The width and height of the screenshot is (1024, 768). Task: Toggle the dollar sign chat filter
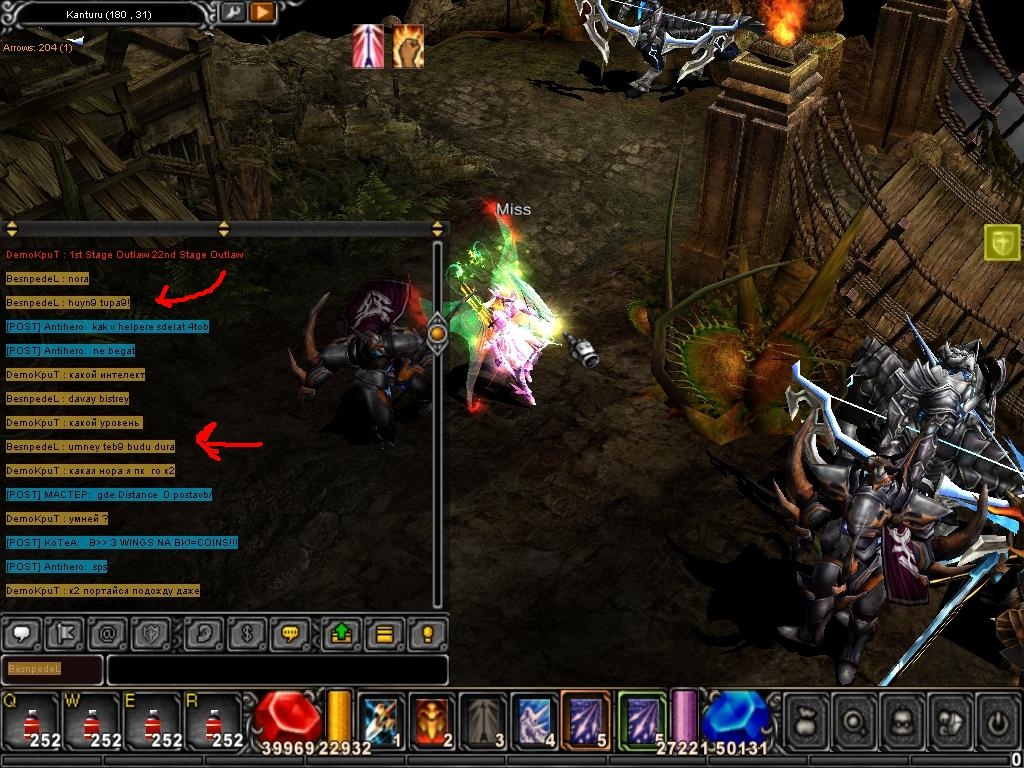[245, 633]
